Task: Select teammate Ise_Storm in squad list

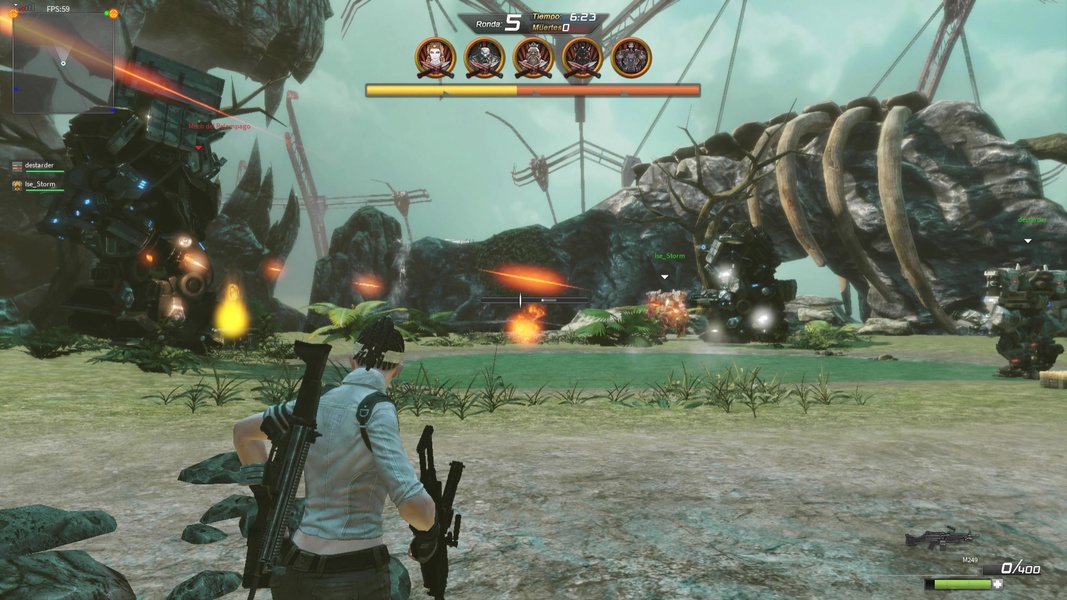Action: [38, 185]
